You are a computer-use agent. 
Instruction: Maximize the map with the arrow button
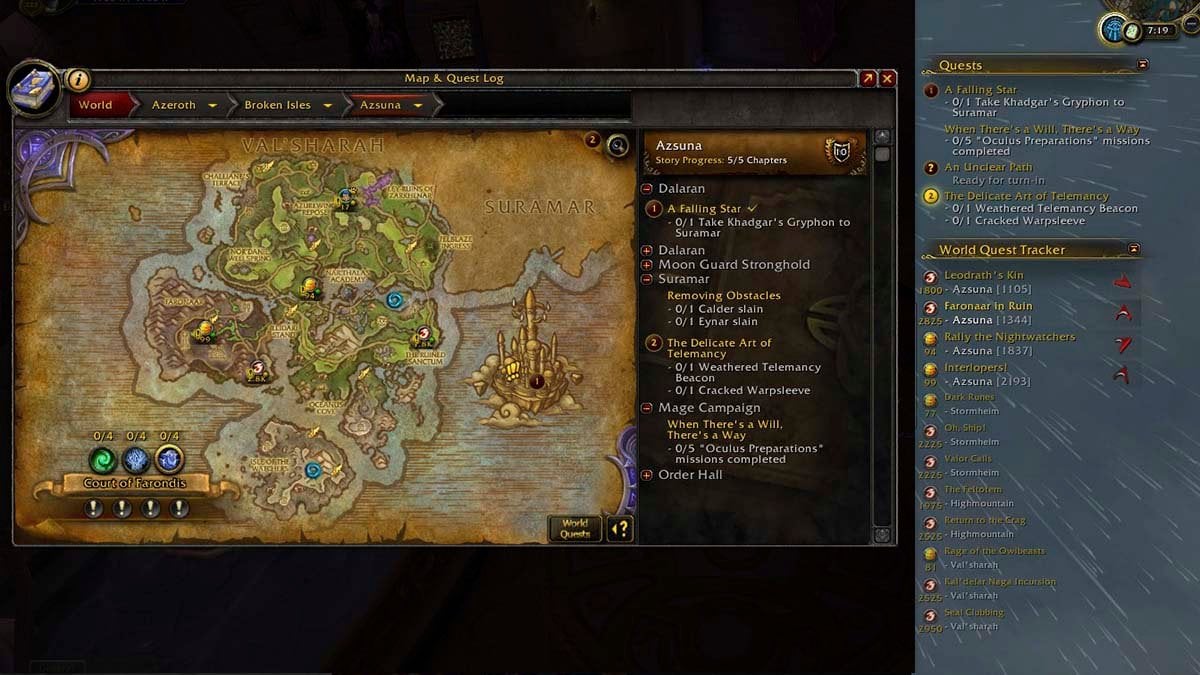868,79
